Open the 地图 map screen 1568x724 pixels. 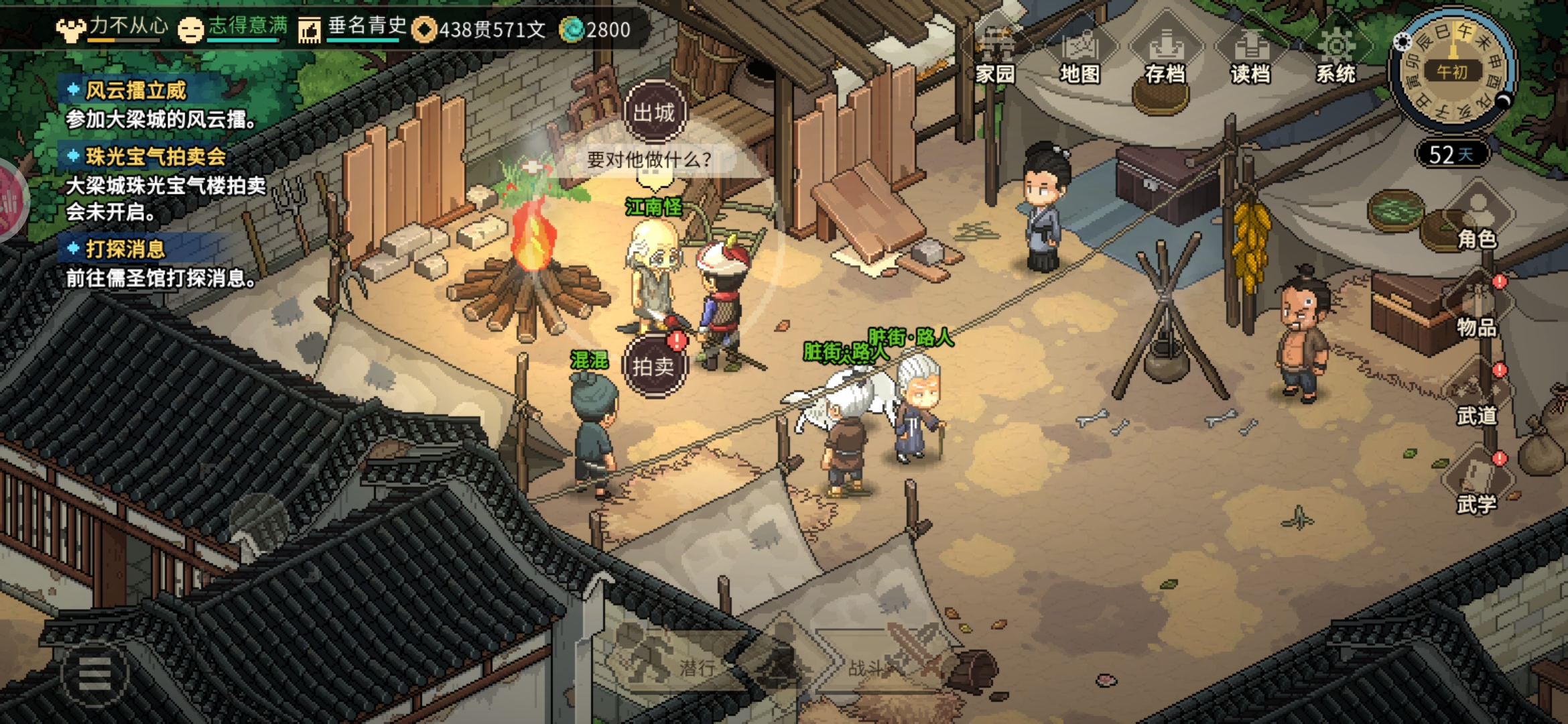(x=1080, y=55)
